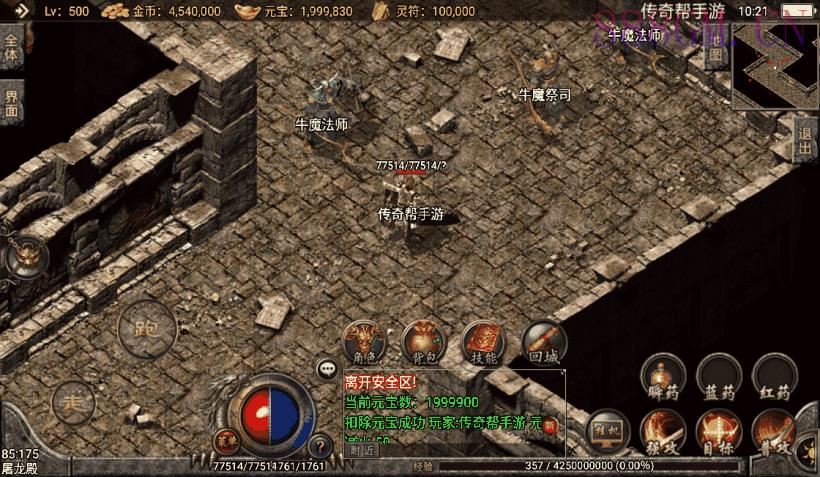Select the 蓝药 mana potion slot

pos(718,376)
